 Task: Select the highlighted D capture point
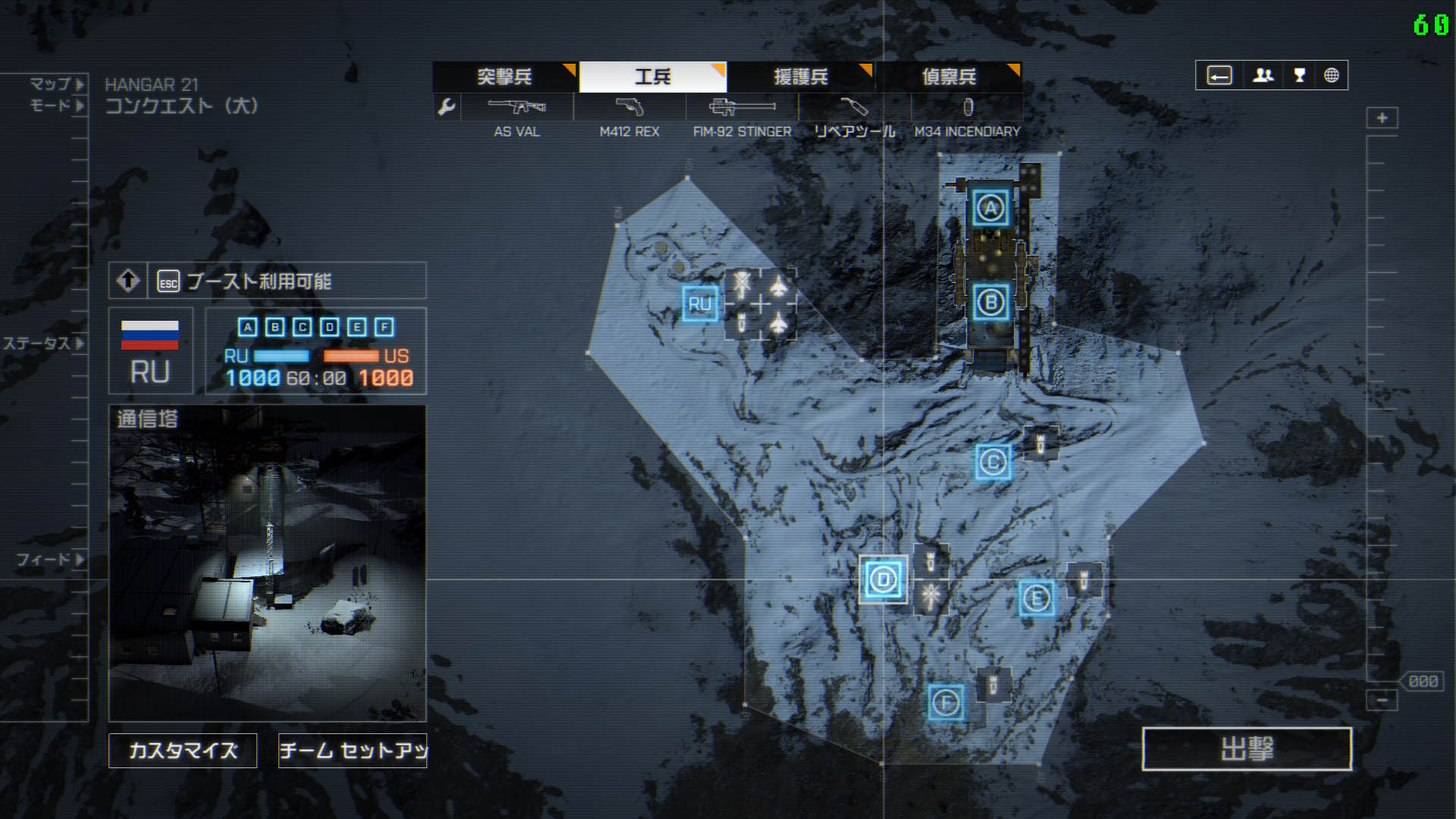pyautogui.click(x=883, y=580)
